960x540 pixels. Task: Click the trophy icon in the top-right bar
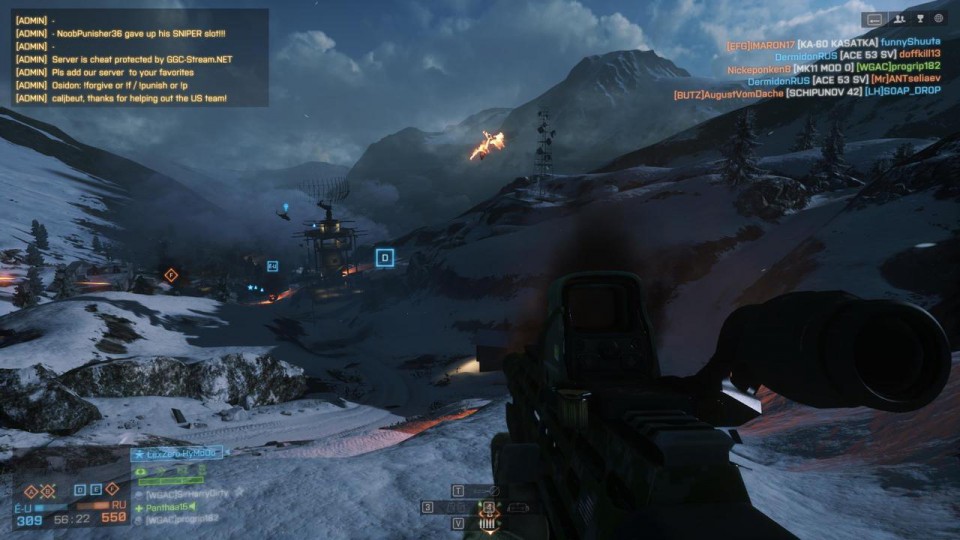click(918, 18)
